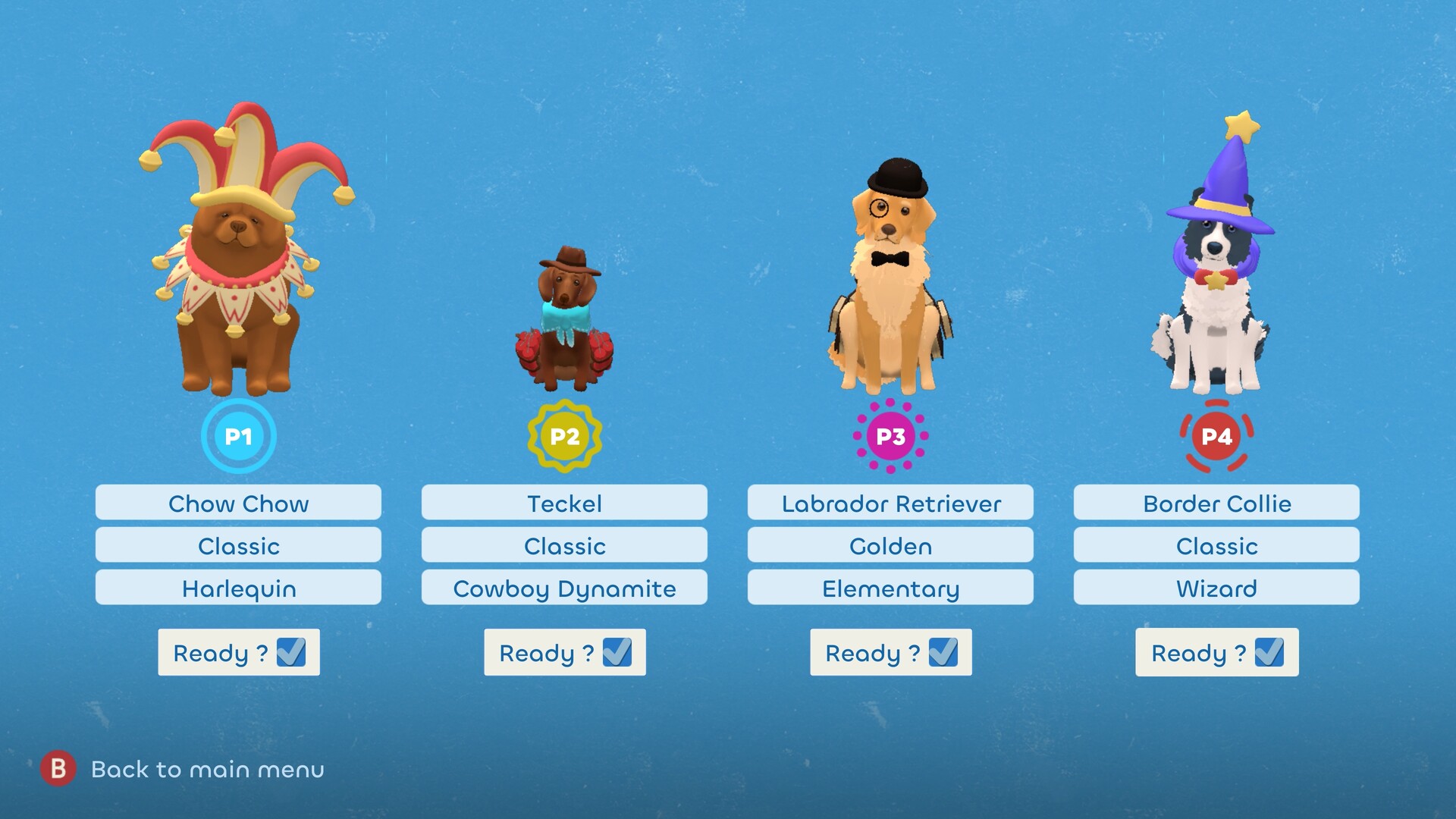Click the Cowboy Dynamite costume selector

[564, 588]
